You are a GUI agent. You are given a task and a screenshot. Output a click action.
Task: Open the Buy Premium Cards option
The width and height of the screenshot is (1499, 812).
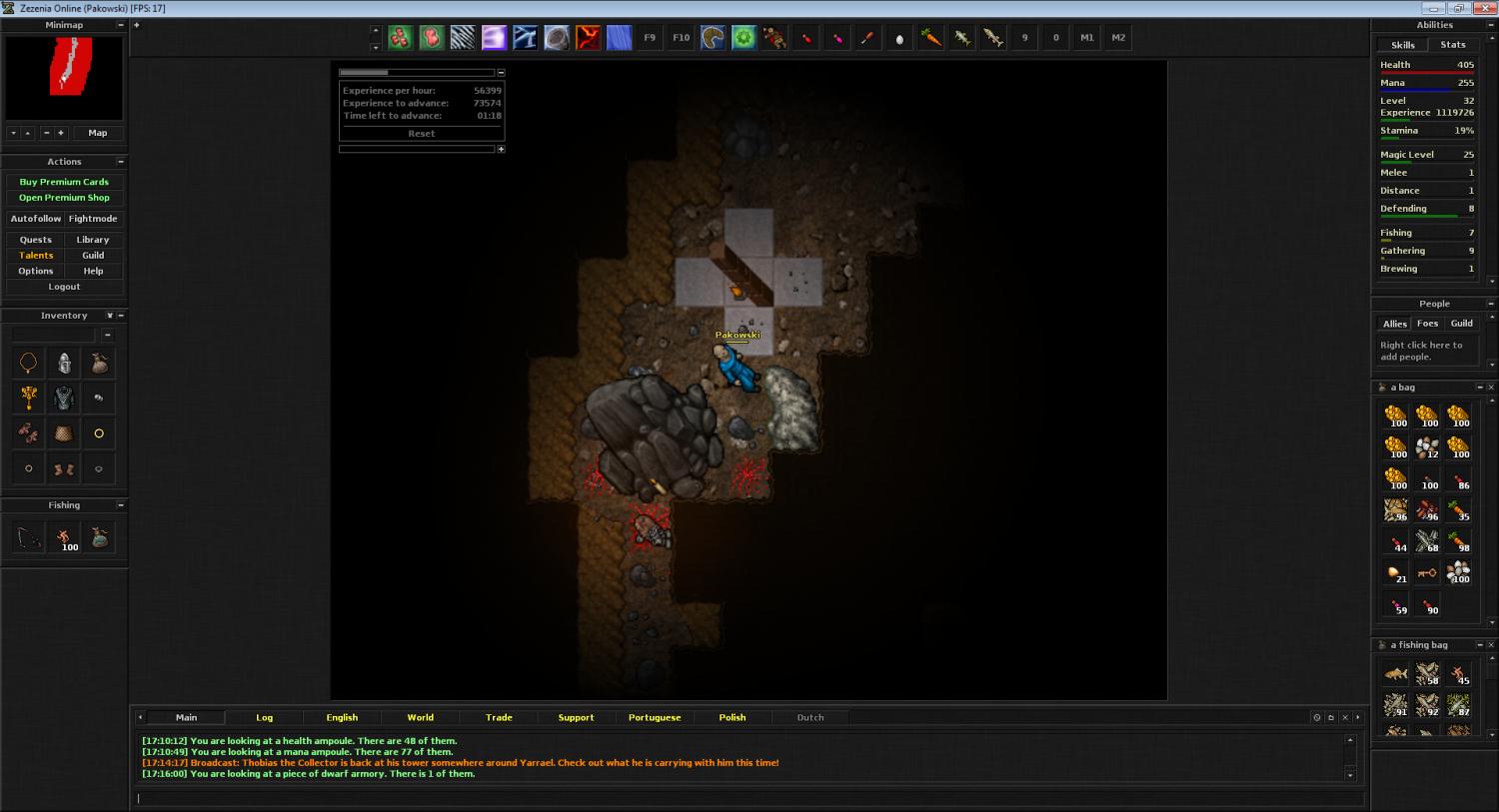[x=64, y=182]
